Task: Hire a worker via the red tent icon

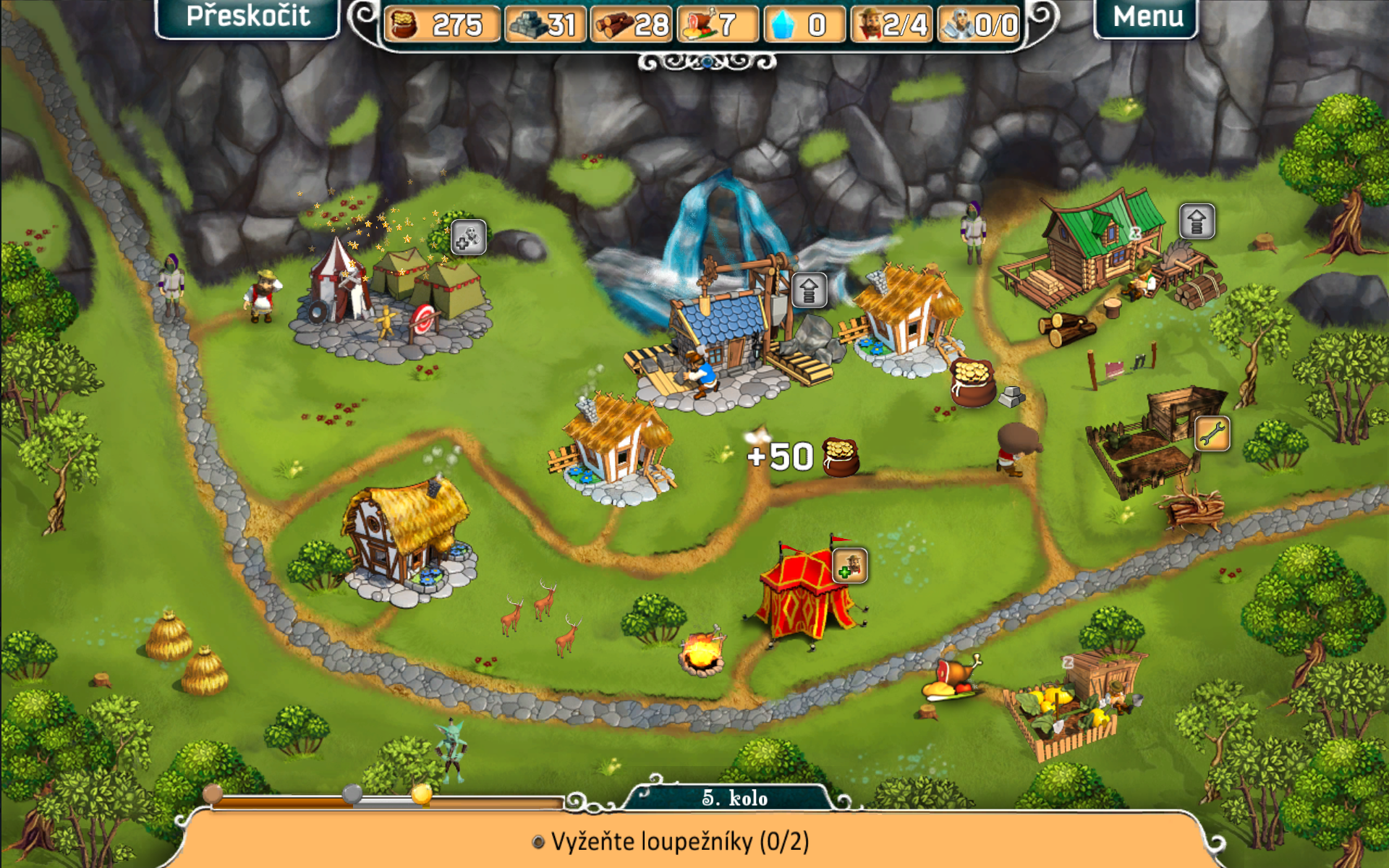Action: [x=849, y=565]
